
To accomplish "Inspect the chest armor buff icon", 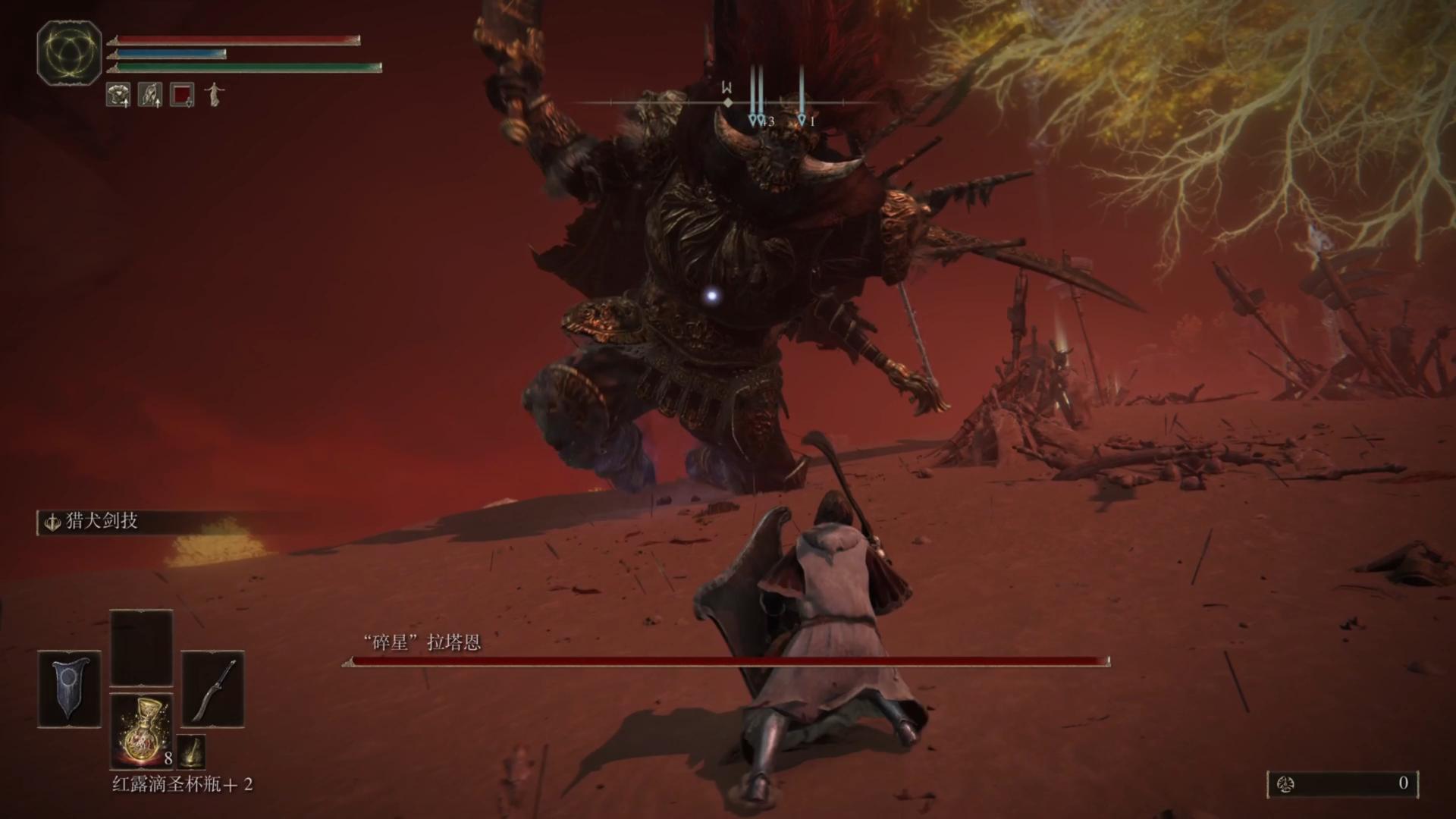I will pyautogui.click(x=118, y=95).
